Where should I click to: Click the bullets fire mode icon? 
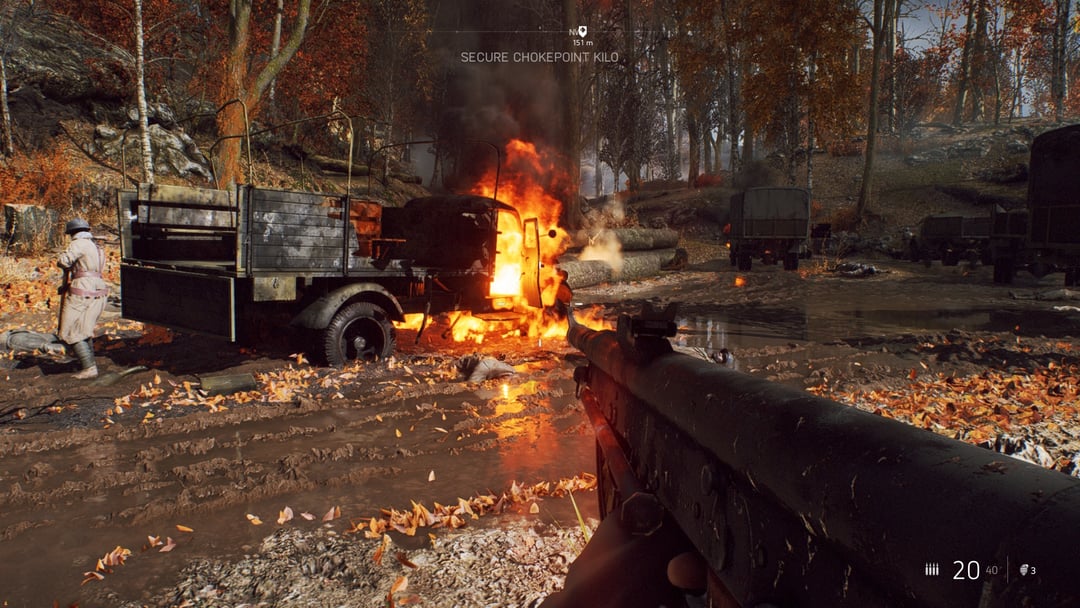[932, 570]
